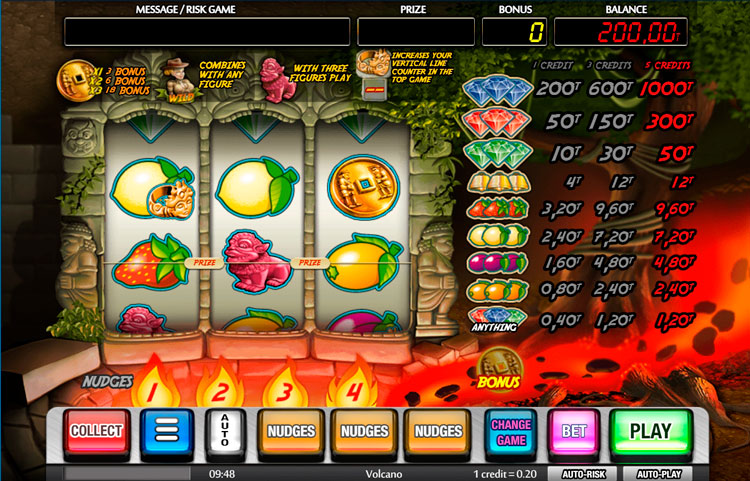
Task: Spin the reels with the green PLAY button
Action: coord(650,432)
